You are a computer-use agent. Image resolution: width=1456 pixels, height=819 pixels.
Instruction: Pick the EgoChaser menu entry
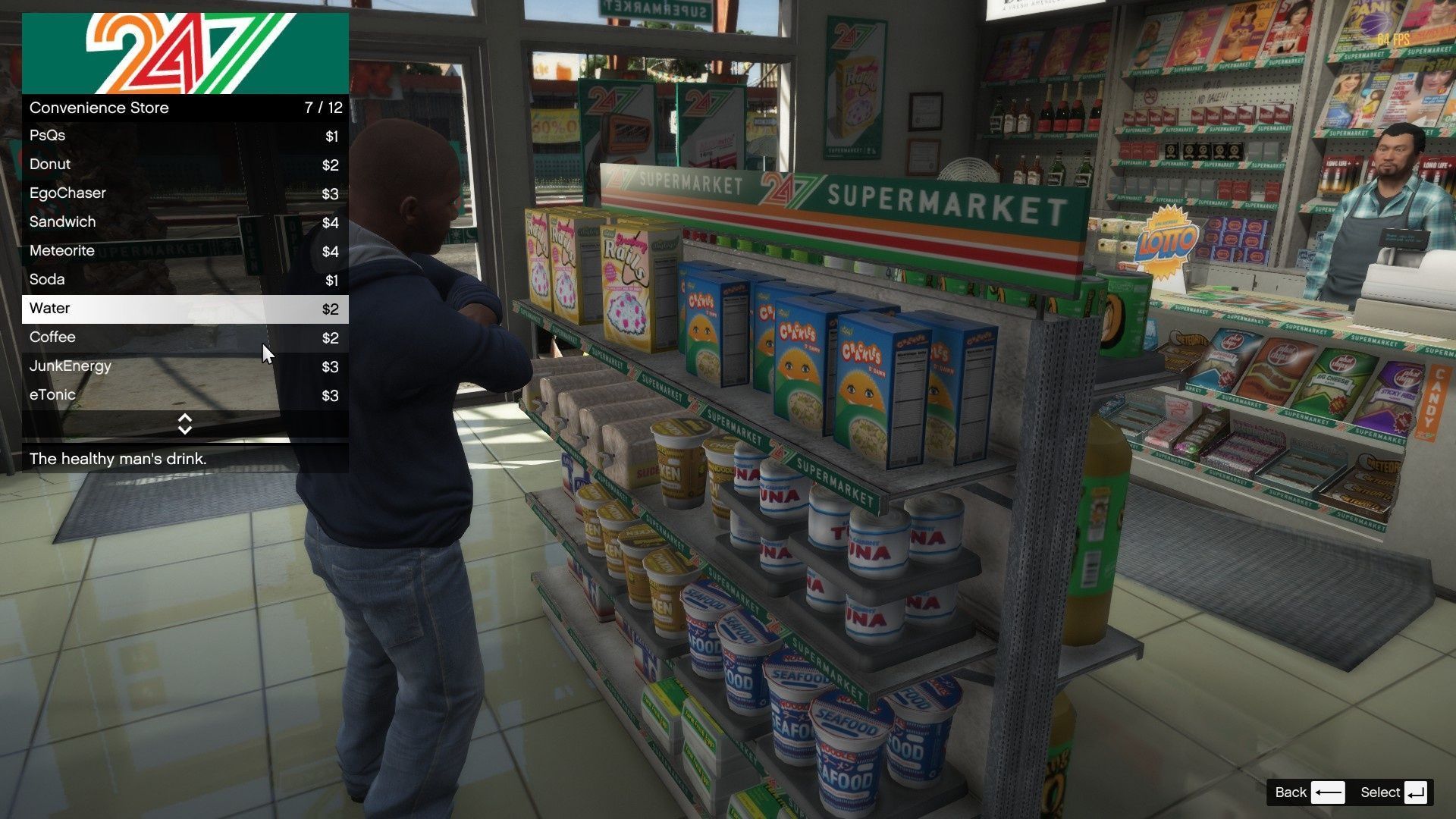click(x=184, y=193)
